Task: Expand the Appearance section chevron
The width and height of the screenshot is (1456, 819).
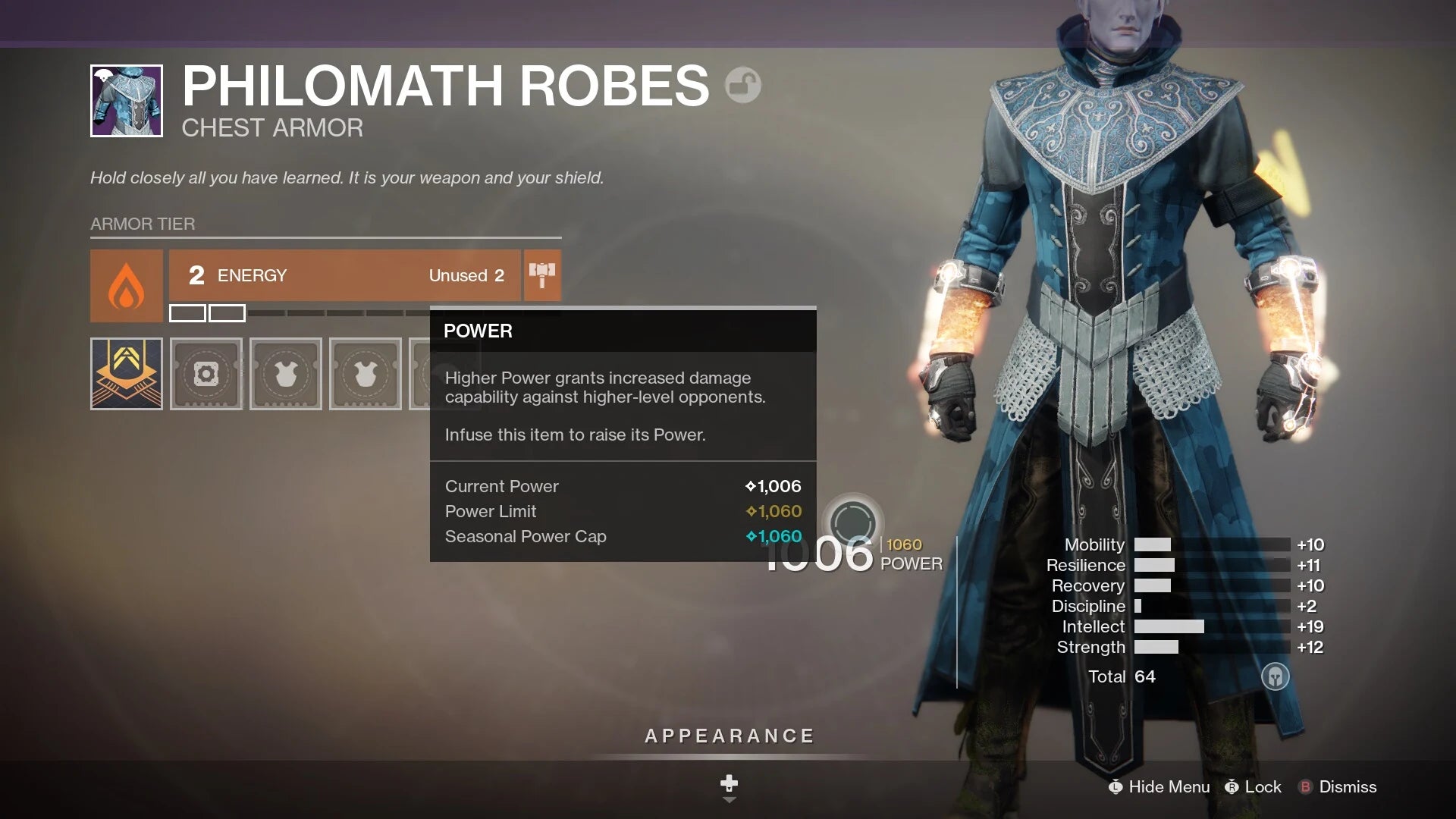Action: [x=729, y=799]
